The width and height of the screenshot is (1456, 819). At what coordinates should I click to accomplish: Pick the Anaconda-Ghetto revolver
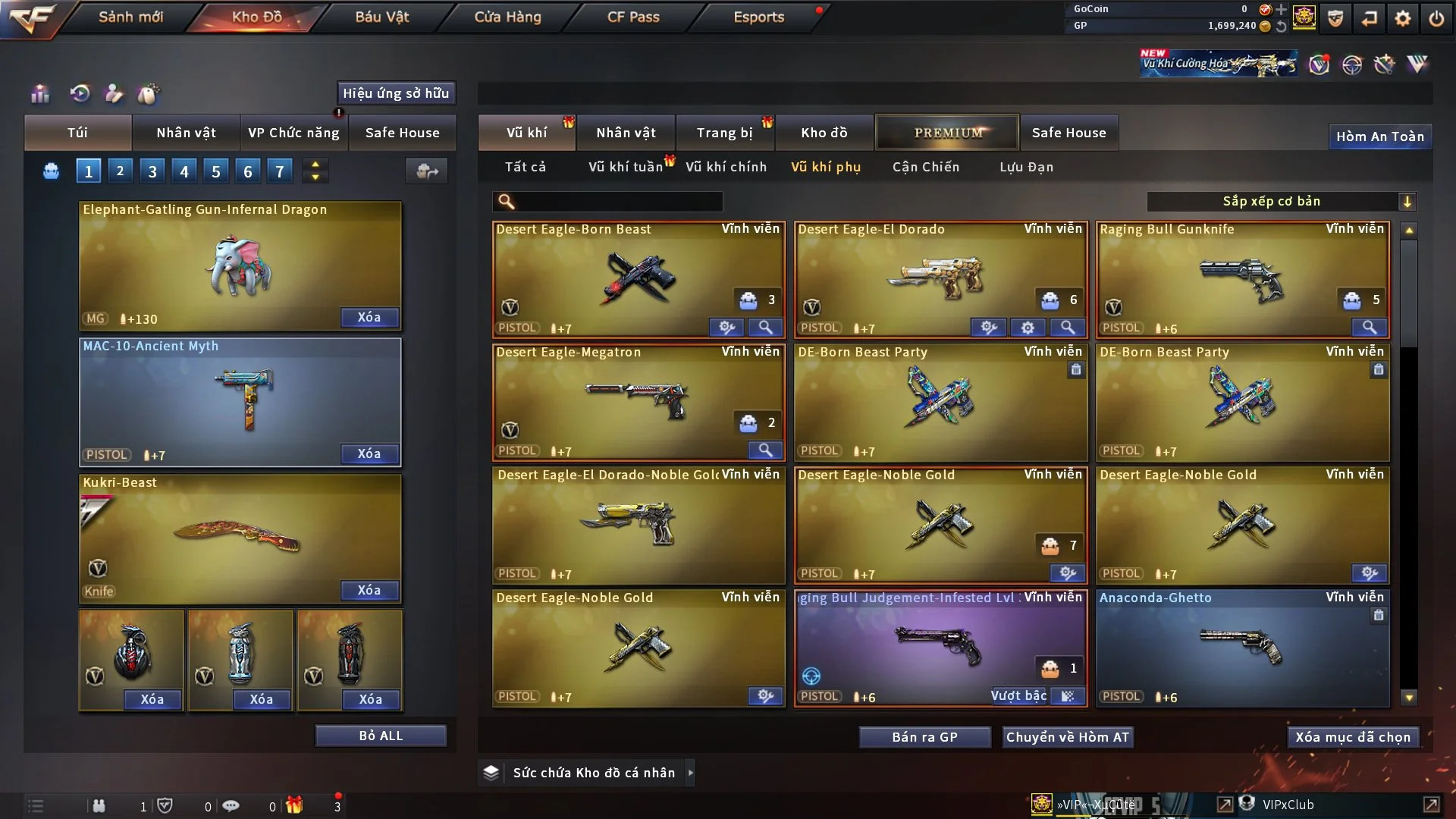(1241, 646)
